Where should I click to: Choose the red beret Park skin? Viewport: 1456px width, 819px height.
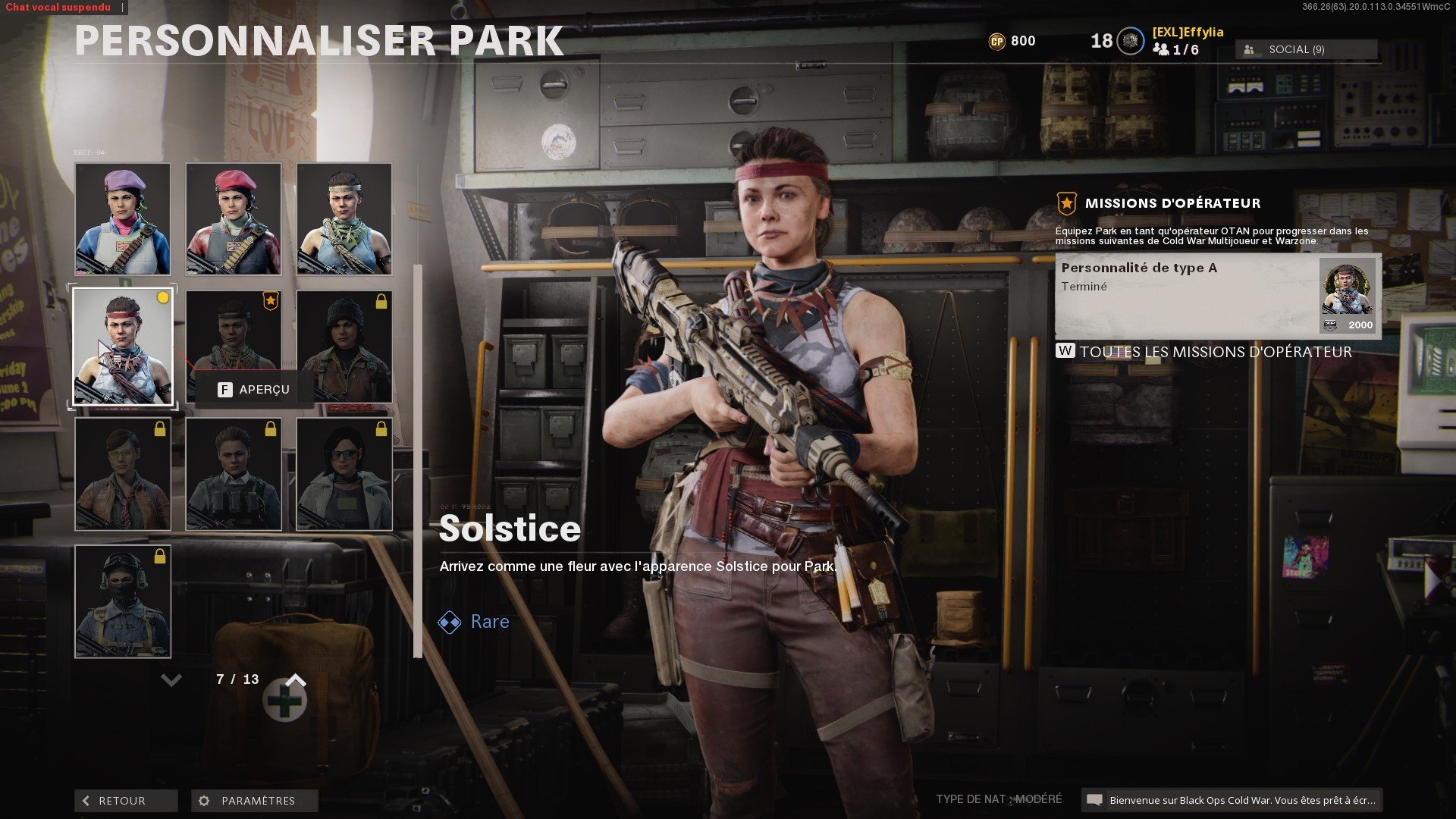click(x=234, y=218)
